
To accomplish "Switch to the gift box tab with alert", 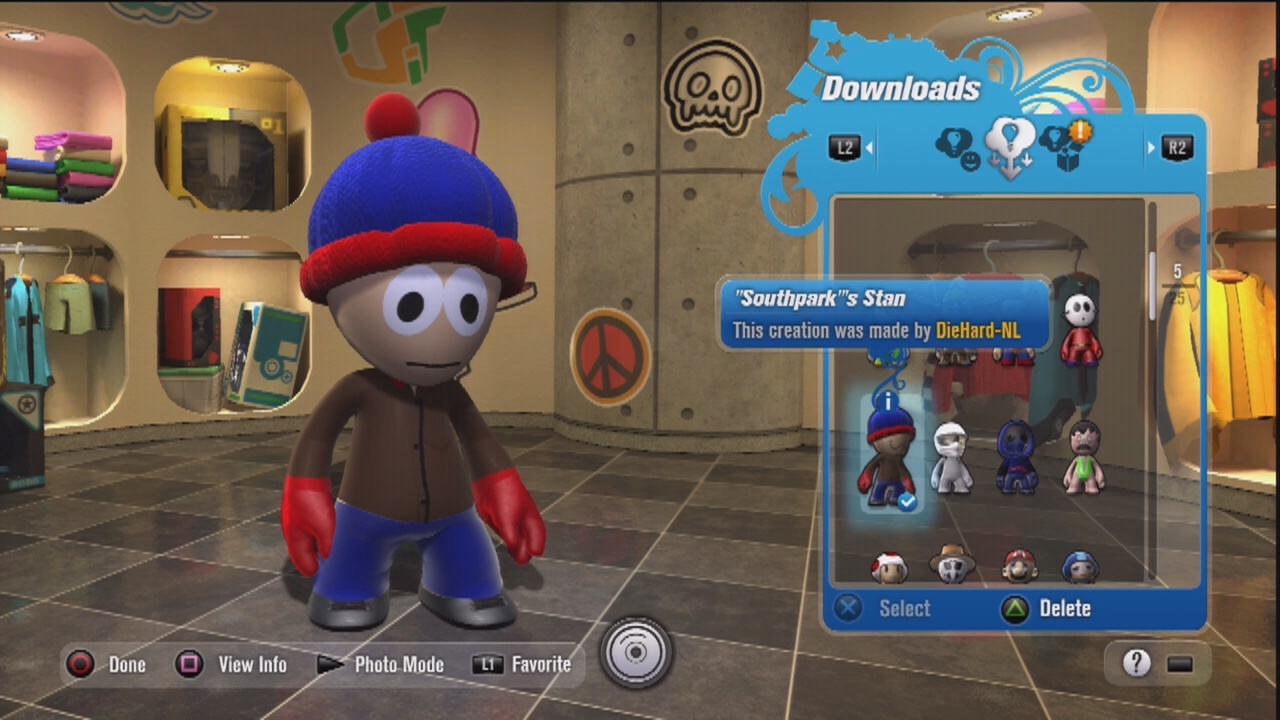I will (x=1066, y=146).
